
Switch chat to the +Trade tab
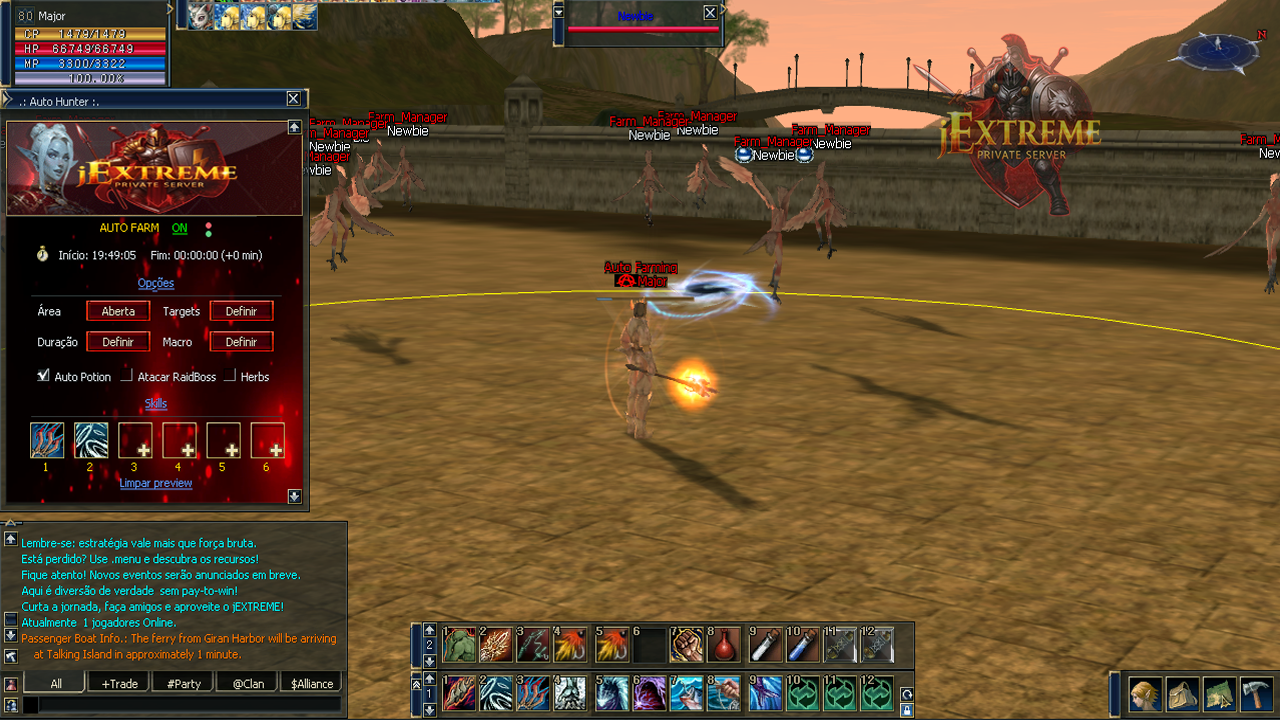click(x=119, y=684)
